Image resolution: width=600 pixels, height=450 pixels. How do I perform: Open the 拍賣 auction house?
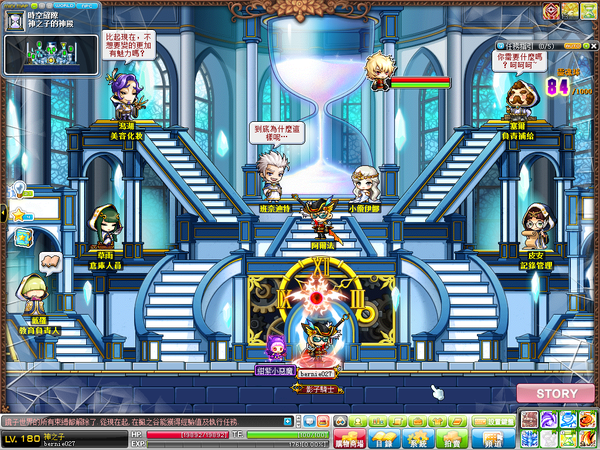tap(453, 438)
